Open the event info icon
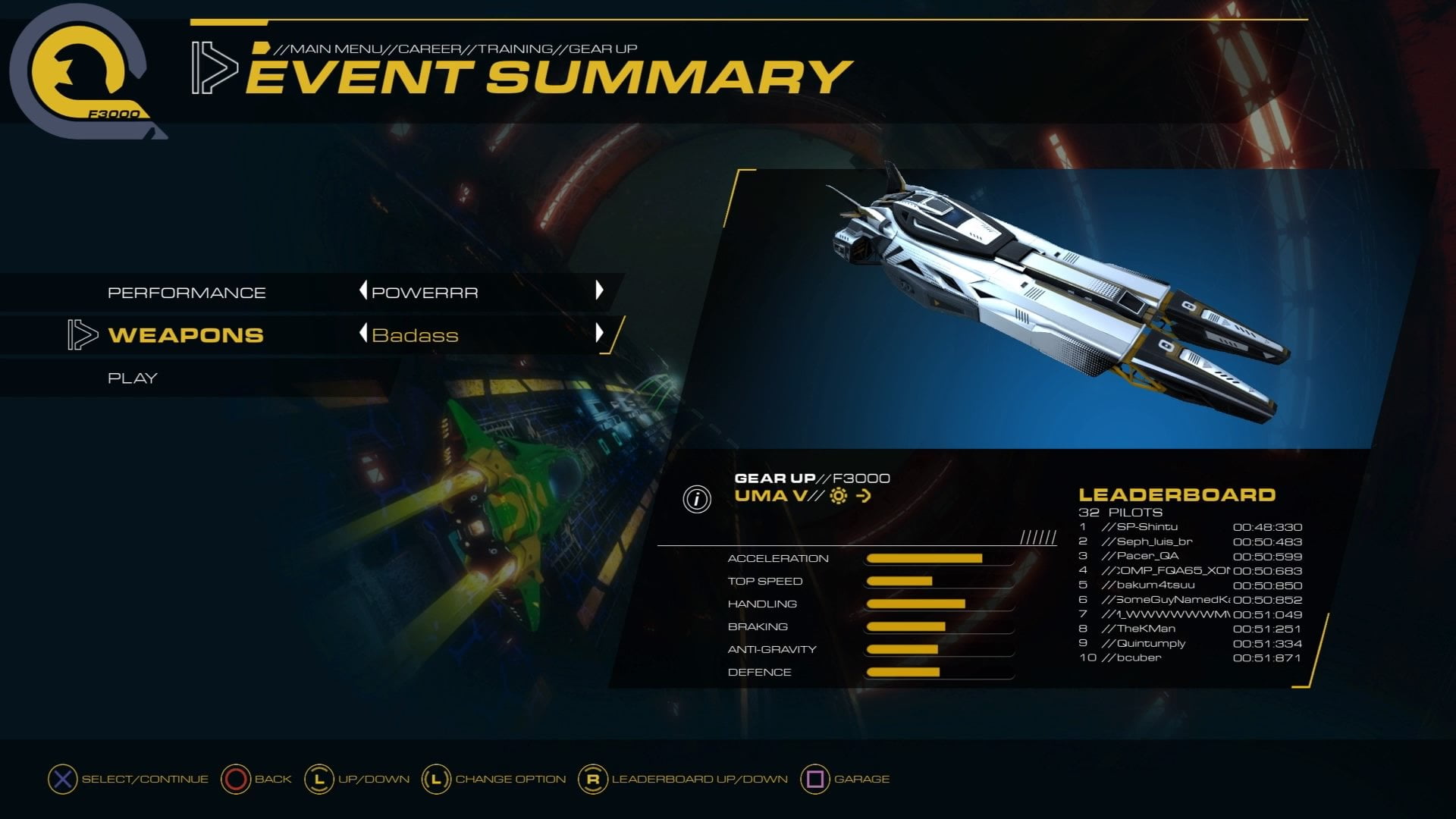The width and height of the screenshot is (1456, 819). tap(697, 499)
